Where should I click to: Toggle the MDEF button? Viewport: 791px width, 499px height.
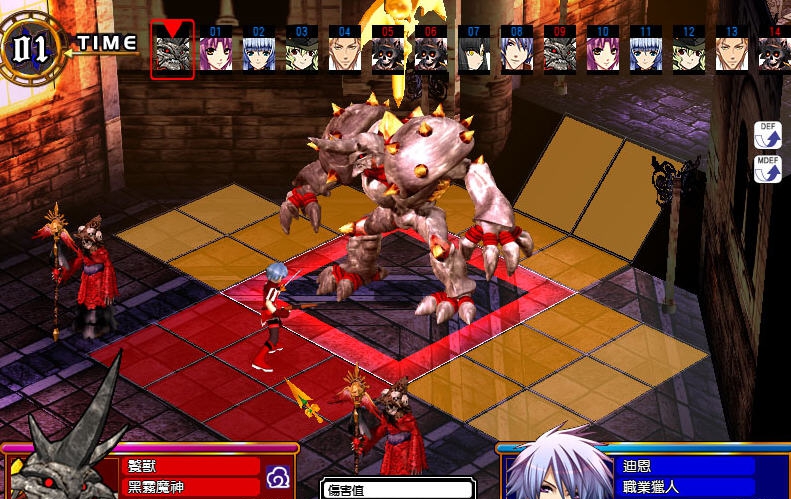(x=767, y=168)
